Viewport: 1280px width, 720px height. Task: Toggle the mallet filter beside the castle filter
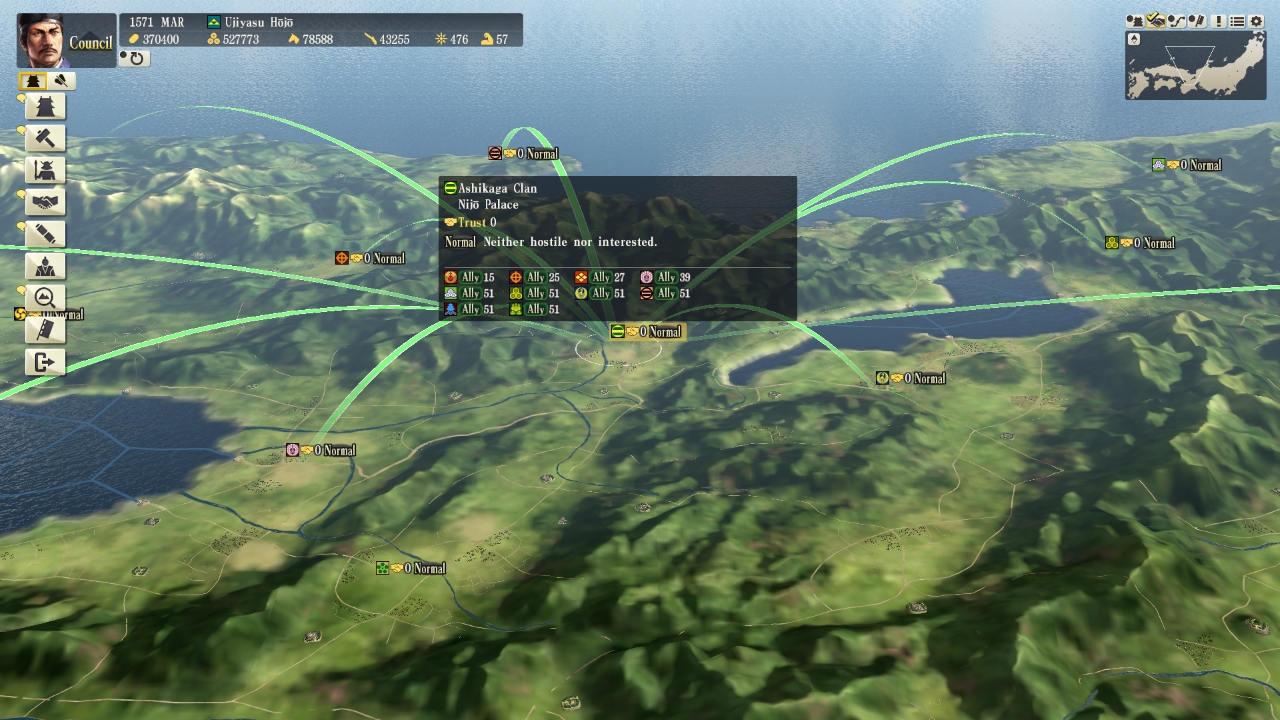point(61,80)
